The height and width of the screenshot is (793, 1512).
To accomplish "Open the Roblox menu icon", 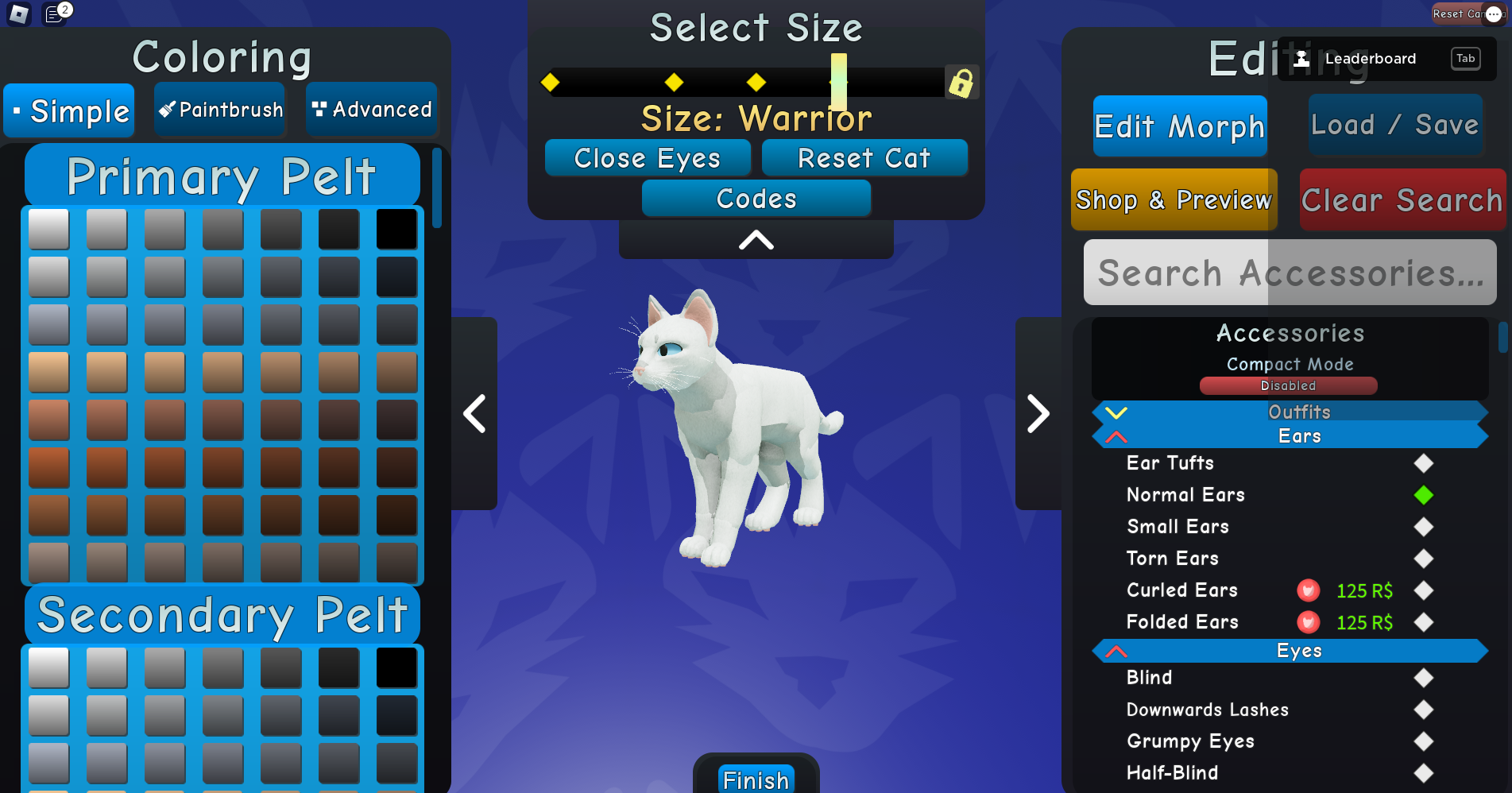I will pyautogui.click(x=19, y=14).
